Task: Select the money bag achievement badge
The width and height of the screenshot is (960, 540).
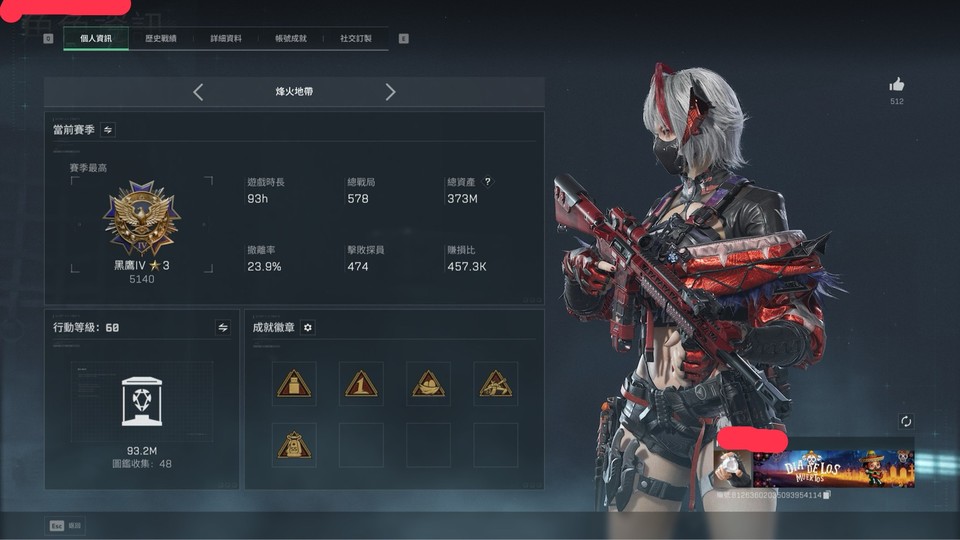Action: point(294,445)
